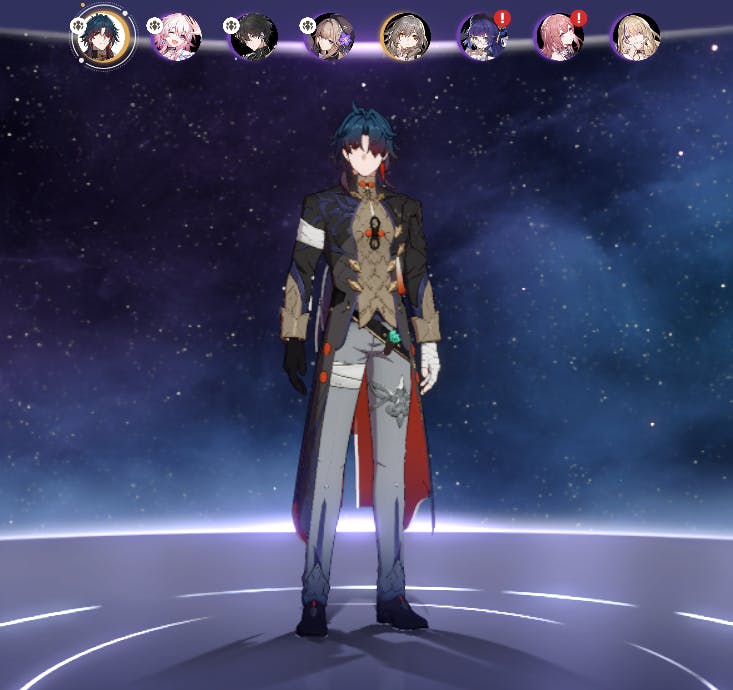The image size is (733, 690).
Task: Select the grey-haired Trailblazer portrait
Action: coord(405,38)
